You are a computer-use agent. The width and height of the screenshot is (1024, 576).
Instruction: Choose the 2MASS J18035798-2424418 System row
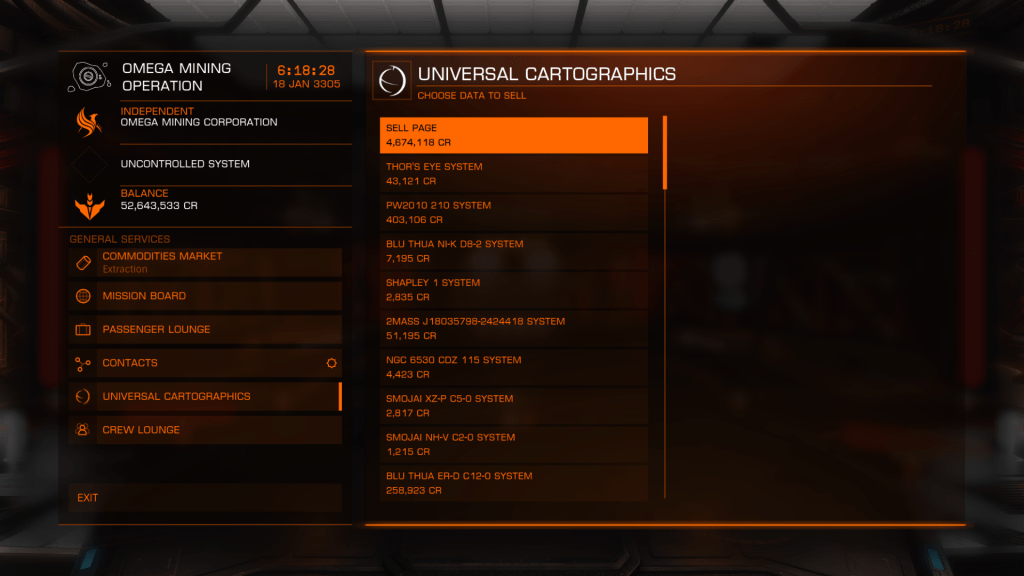(x=514, y=328)
